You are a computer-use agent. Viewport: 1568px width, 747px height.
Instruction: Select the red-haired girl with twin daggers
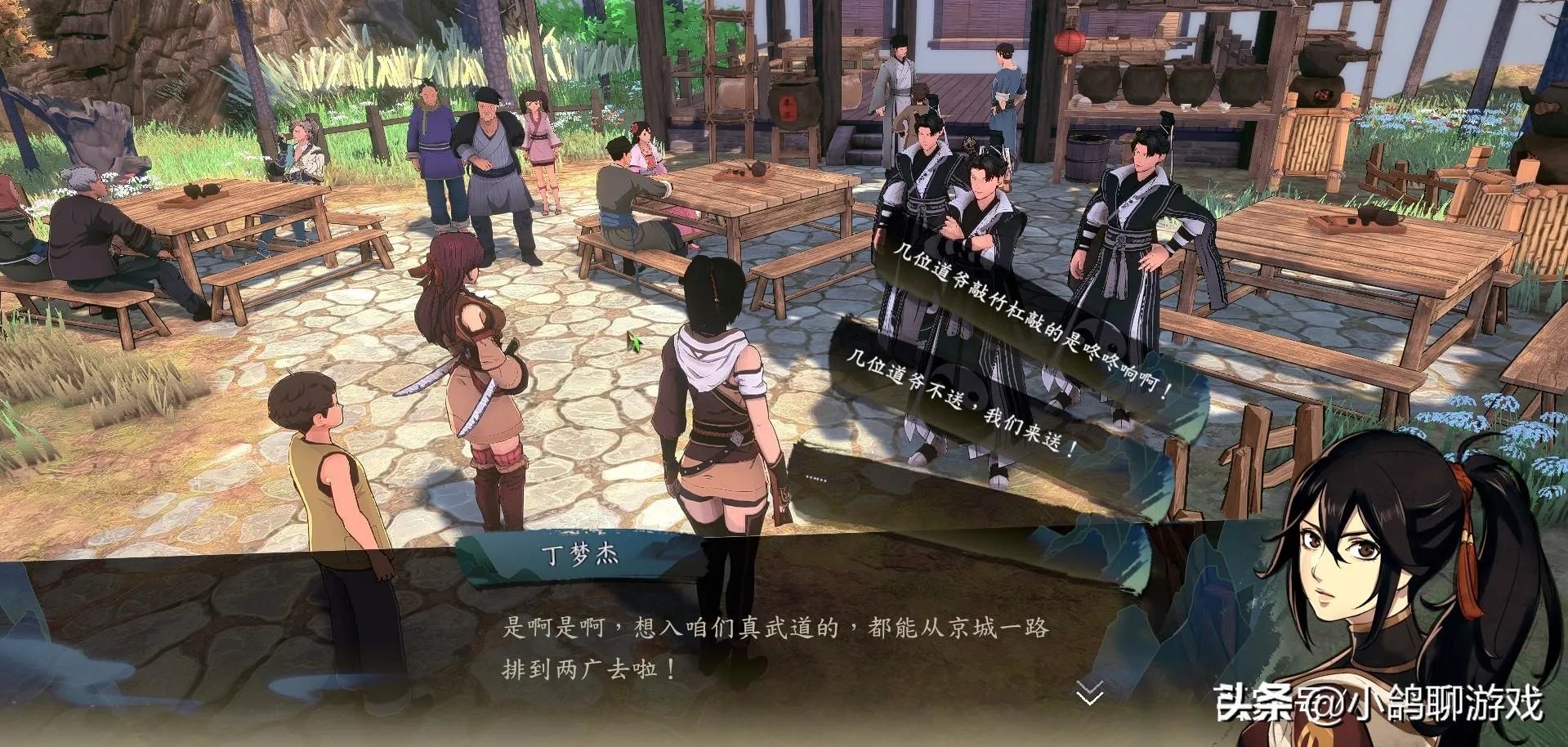pos(466,351)
